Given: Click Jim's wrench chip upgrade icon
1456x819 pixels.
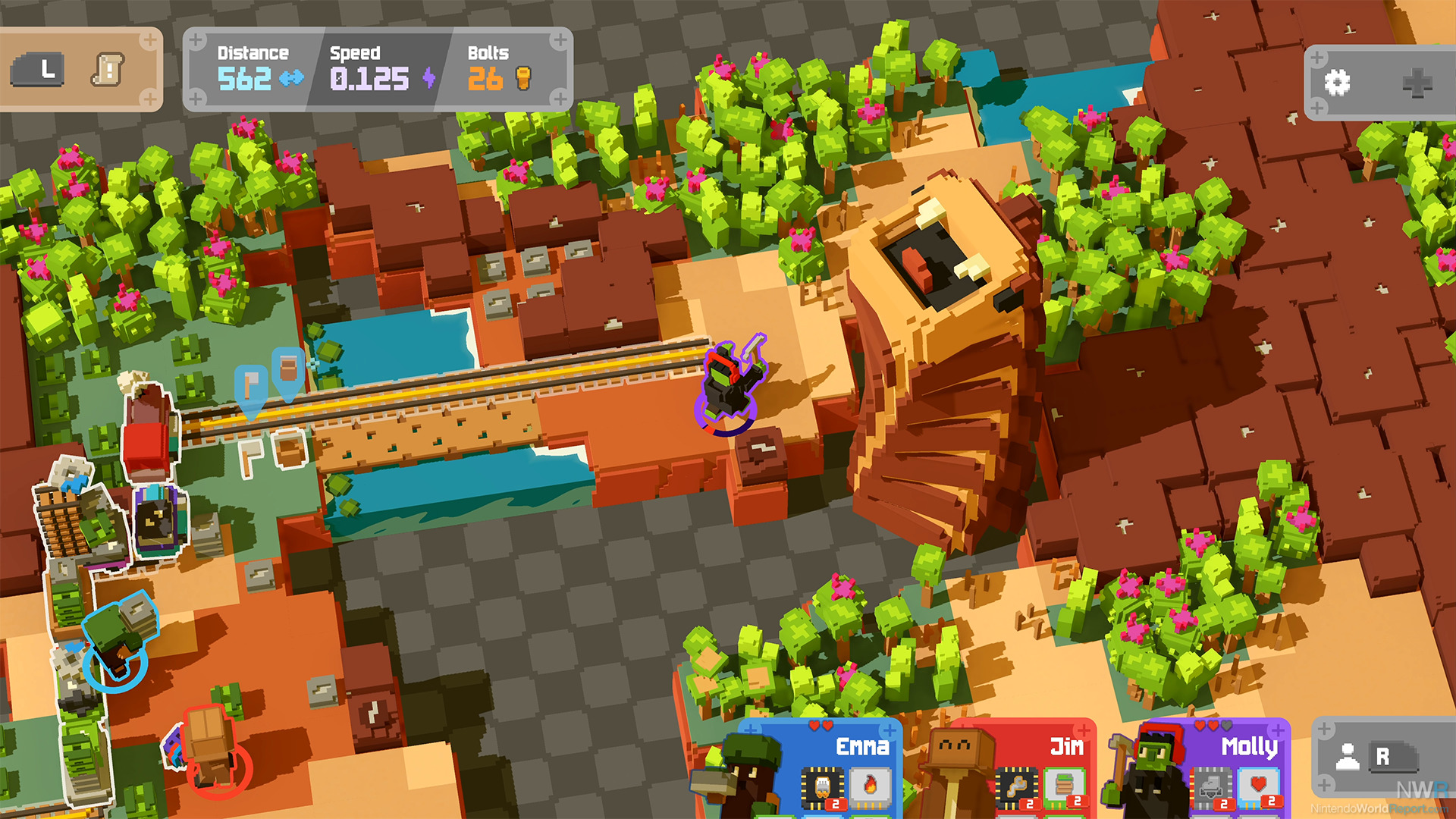Looking at the screenshot, I should [1017, 788].
